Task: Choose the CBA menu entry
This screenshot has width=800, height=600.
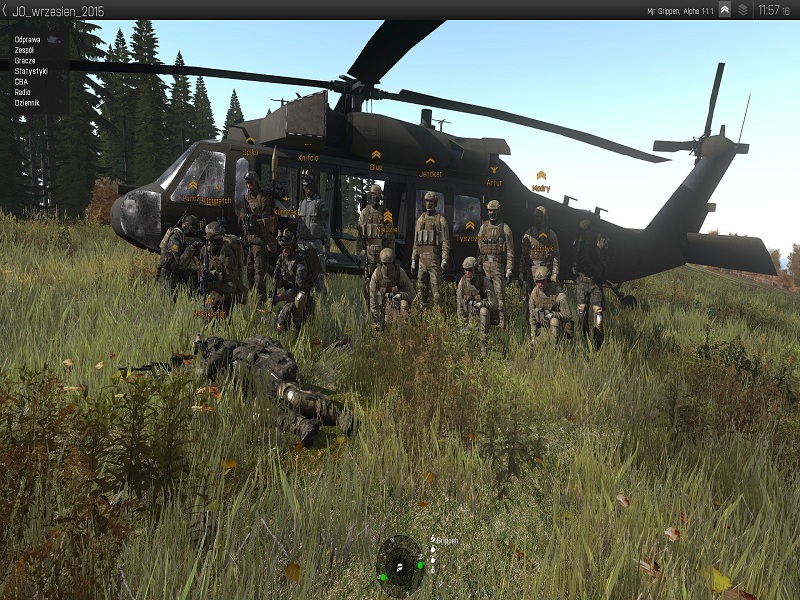Action: (x=21, y=82)
